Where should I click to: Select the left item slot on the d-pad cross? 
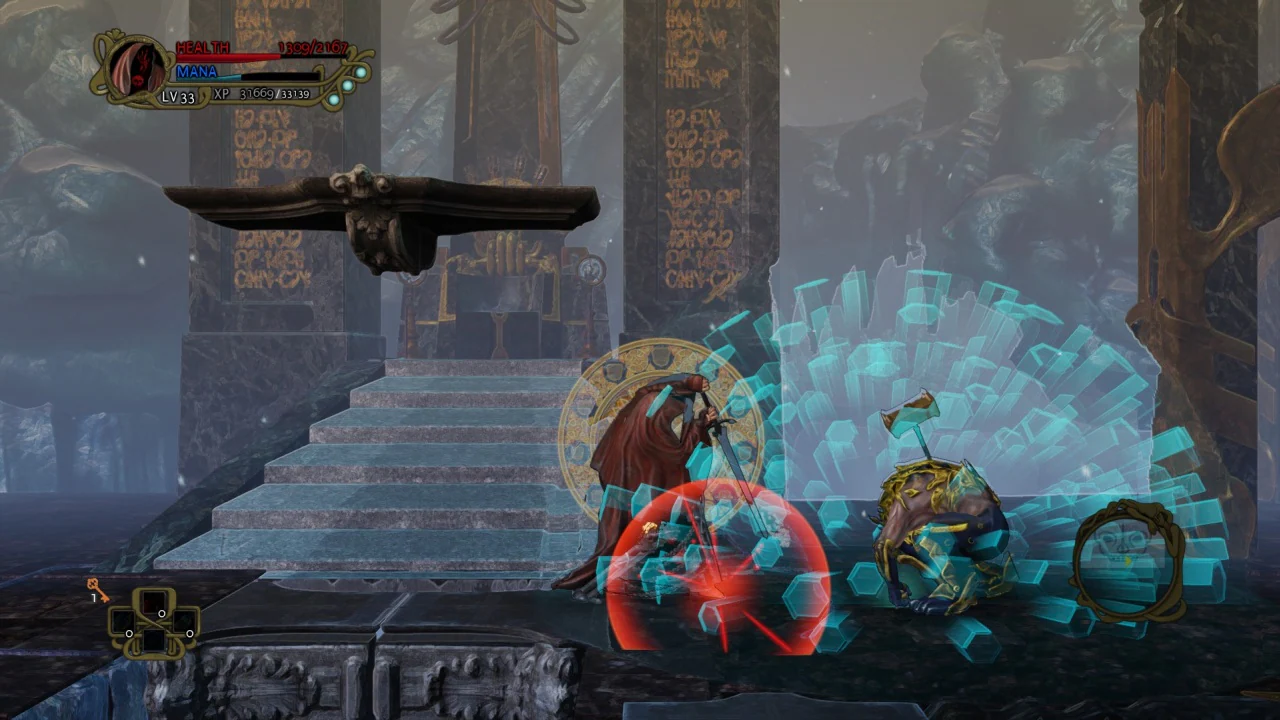(124, 621)
